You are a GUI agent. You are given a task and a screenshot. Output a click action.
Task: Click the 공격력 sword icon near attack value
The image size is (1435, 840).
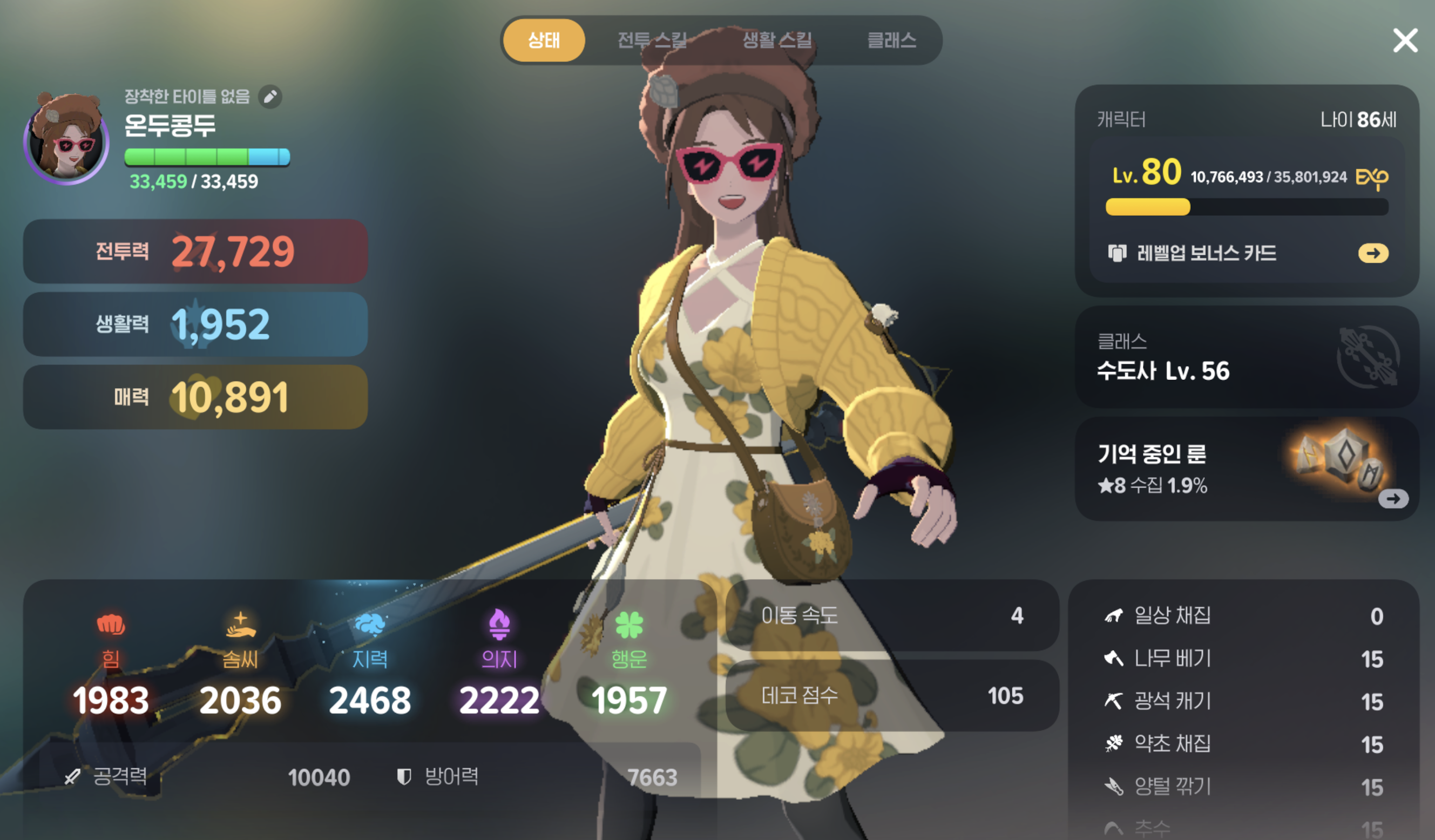(x=73, y=777)
